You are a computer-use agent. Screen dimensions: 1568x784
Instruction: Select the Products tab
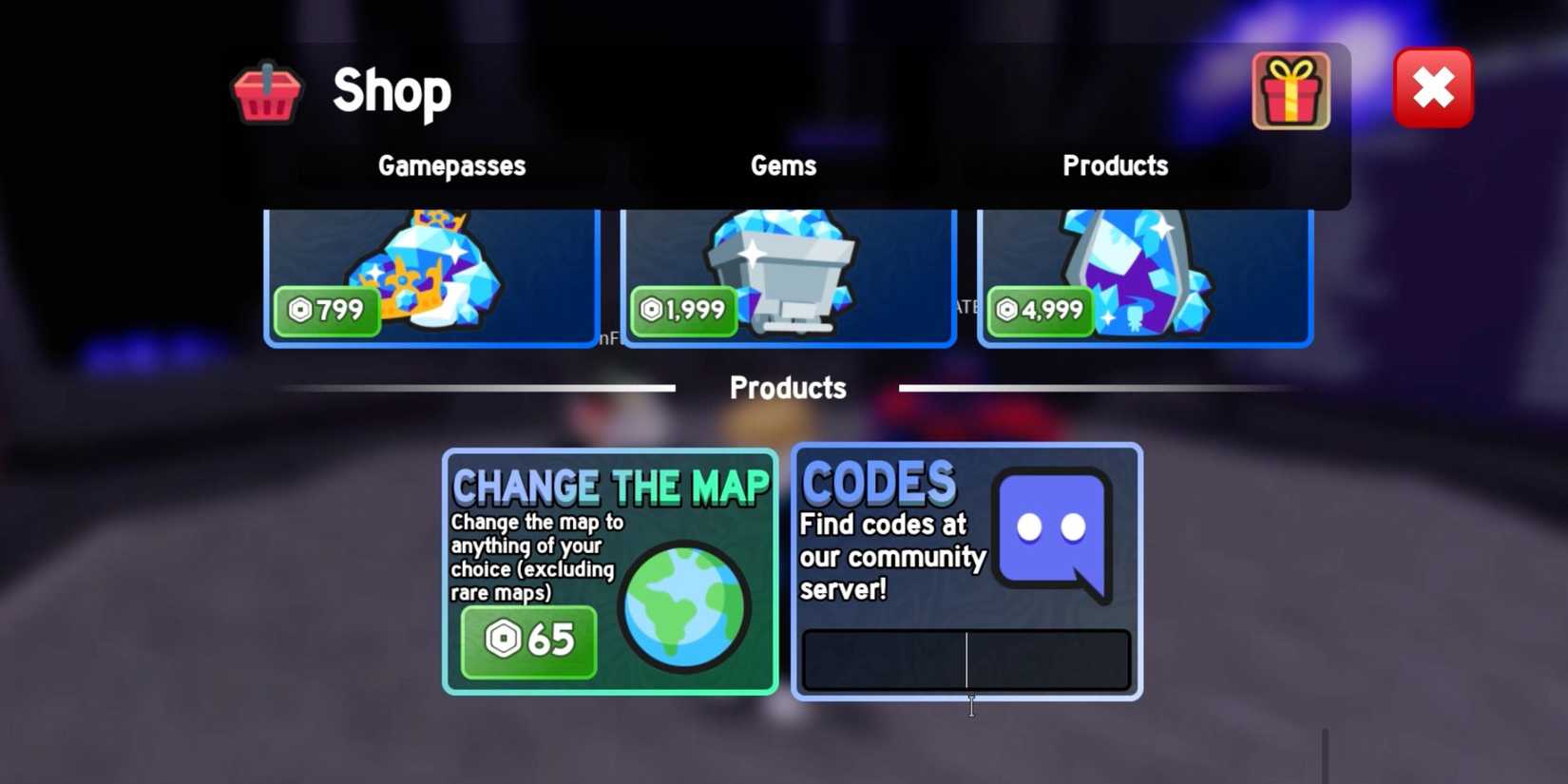[1116, 165]
